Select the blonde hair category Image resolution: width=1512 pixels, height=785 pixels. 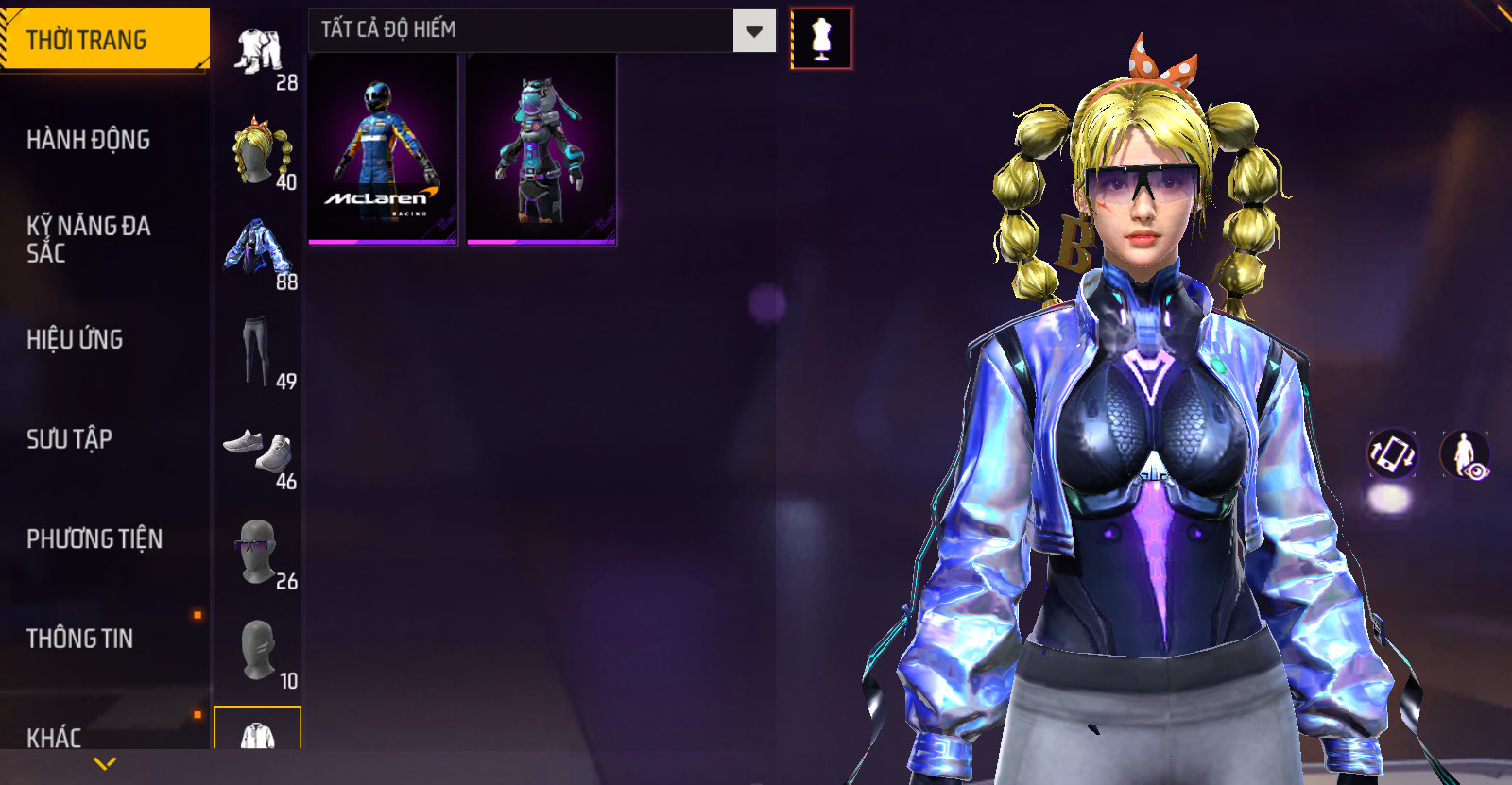pos(258,152)
